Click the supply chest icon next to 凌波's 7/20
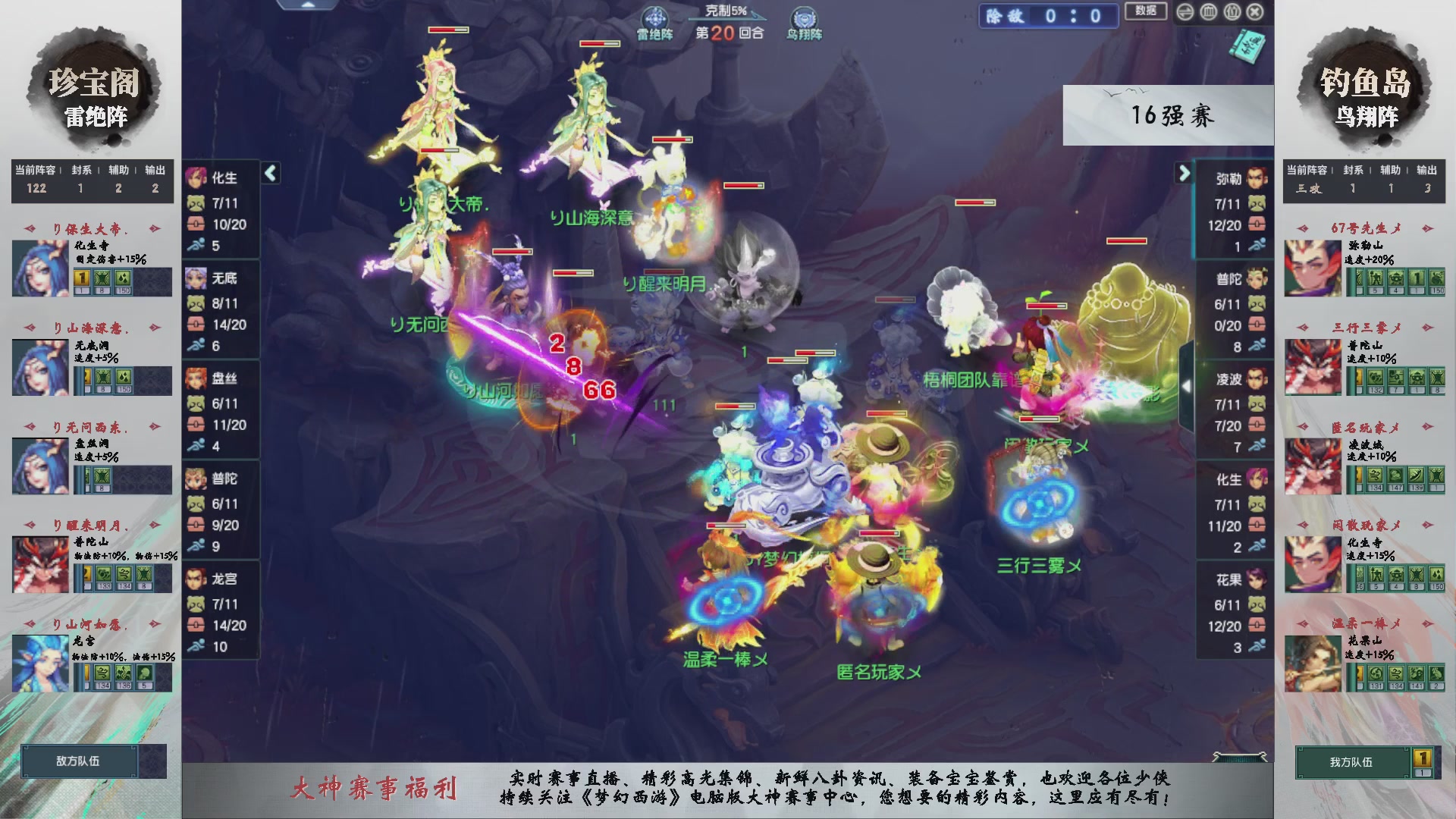 coord(1256,425)
